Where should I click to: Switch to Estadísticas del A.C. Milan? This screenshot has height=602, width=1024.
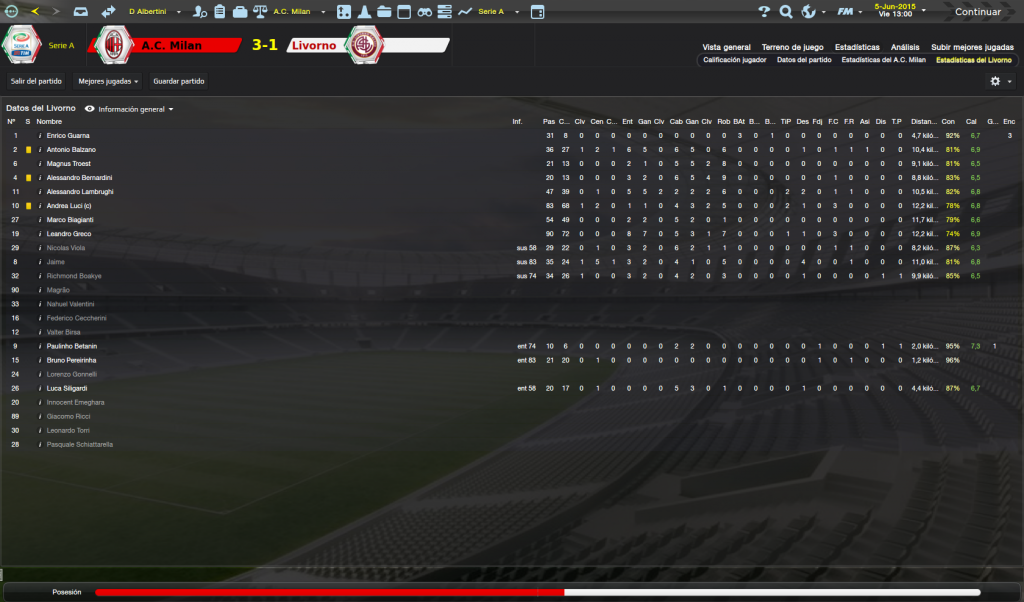coord(883,60)
